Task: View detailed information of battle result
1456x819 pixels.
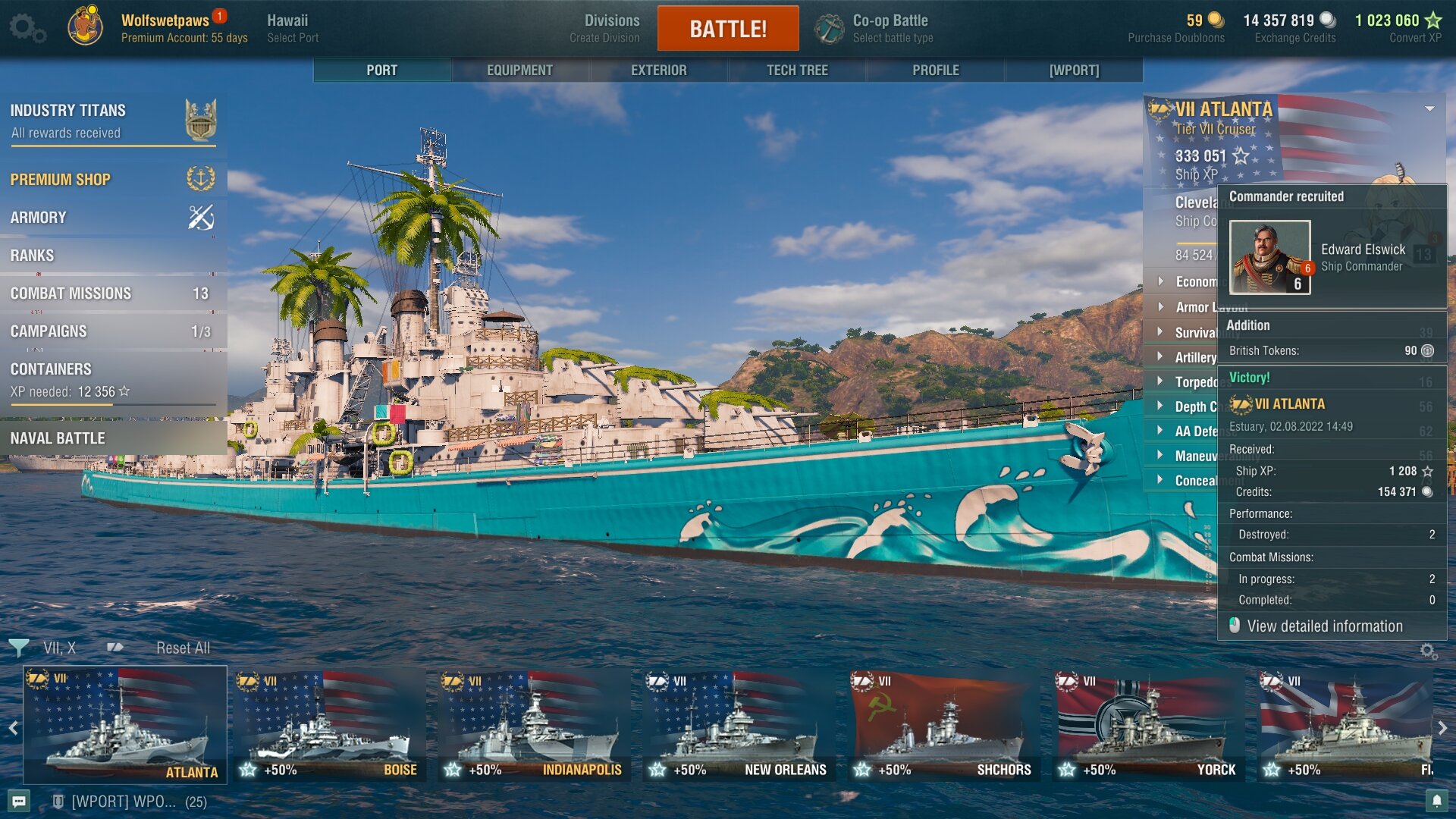Action: pyautogui.click(x=1324, y=626)
